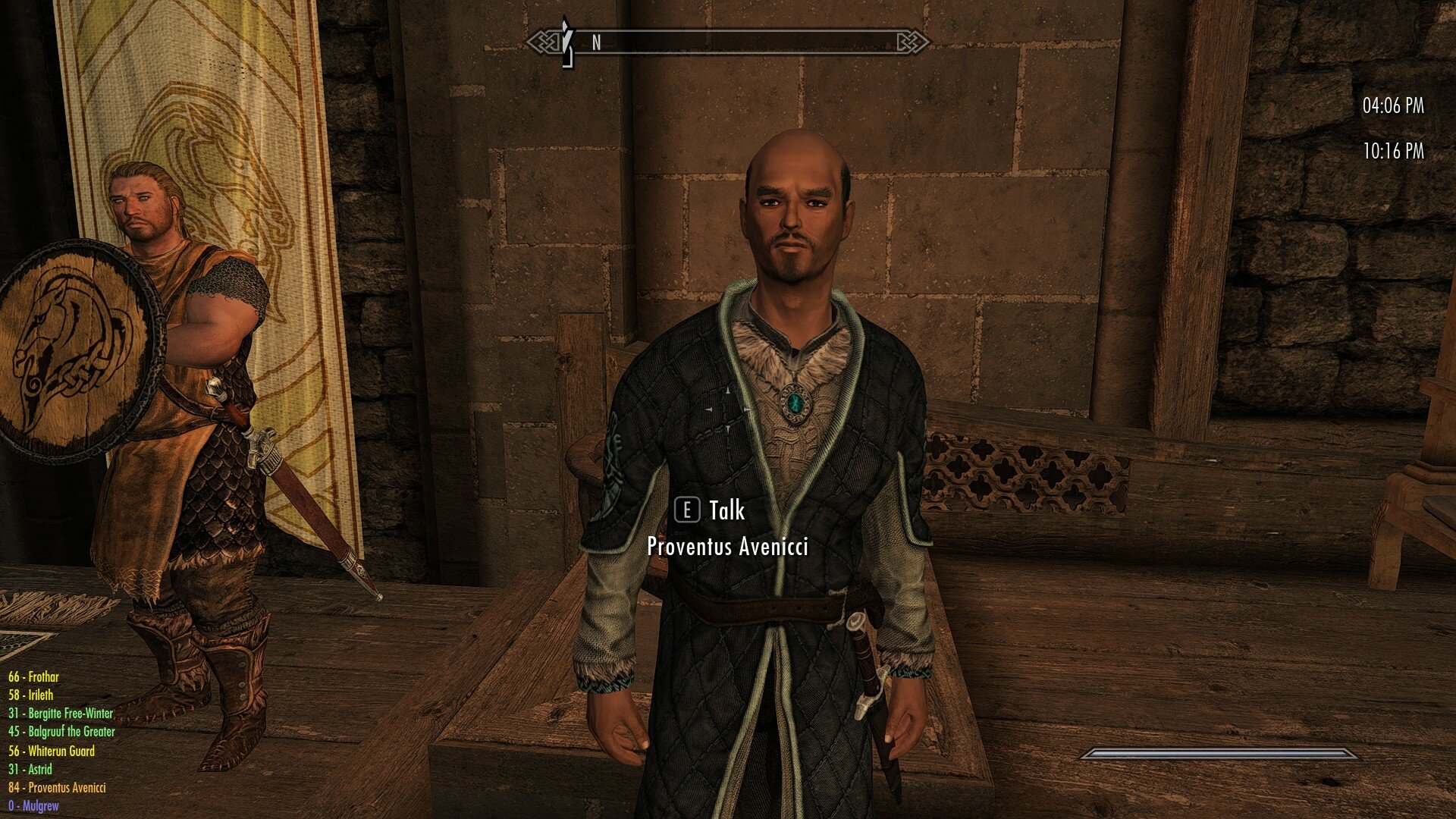
Task: Select the Balgruuf the Greater row
Action: [62, 732]
